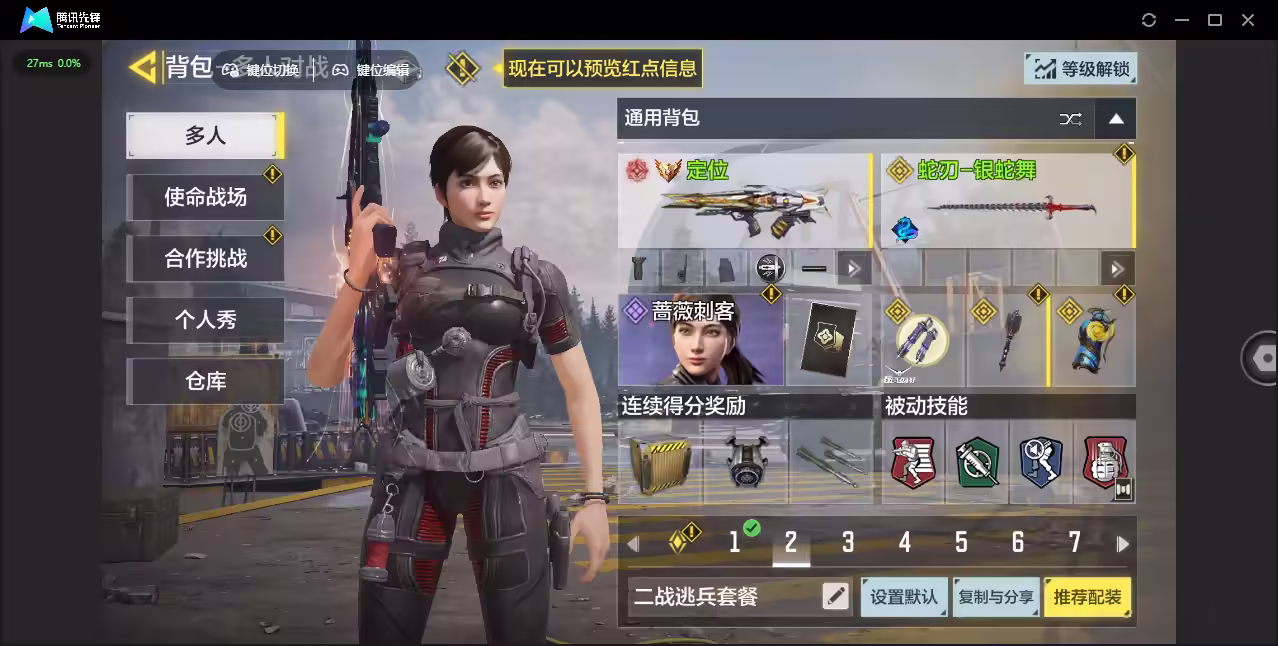The width and height of the screenshot is (1278, 646).
Task: Click the shuffle icon beside 通用背包
Action: [x=1070, y=119]
